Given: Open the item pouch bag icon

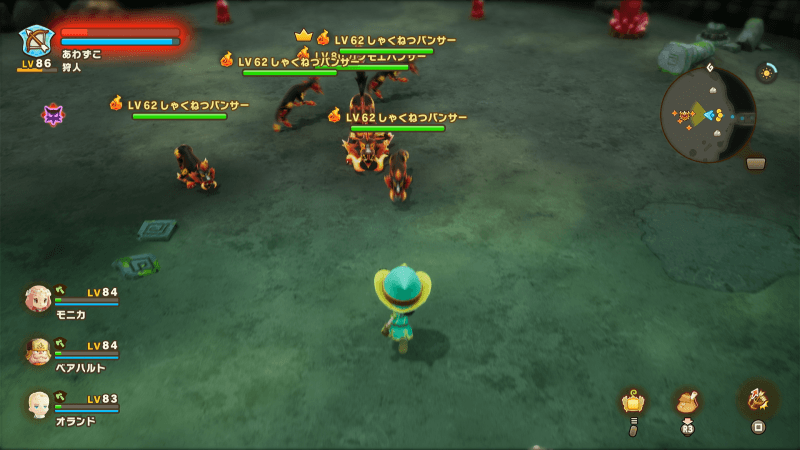Looking at the screenshot, I should (687, 401).
